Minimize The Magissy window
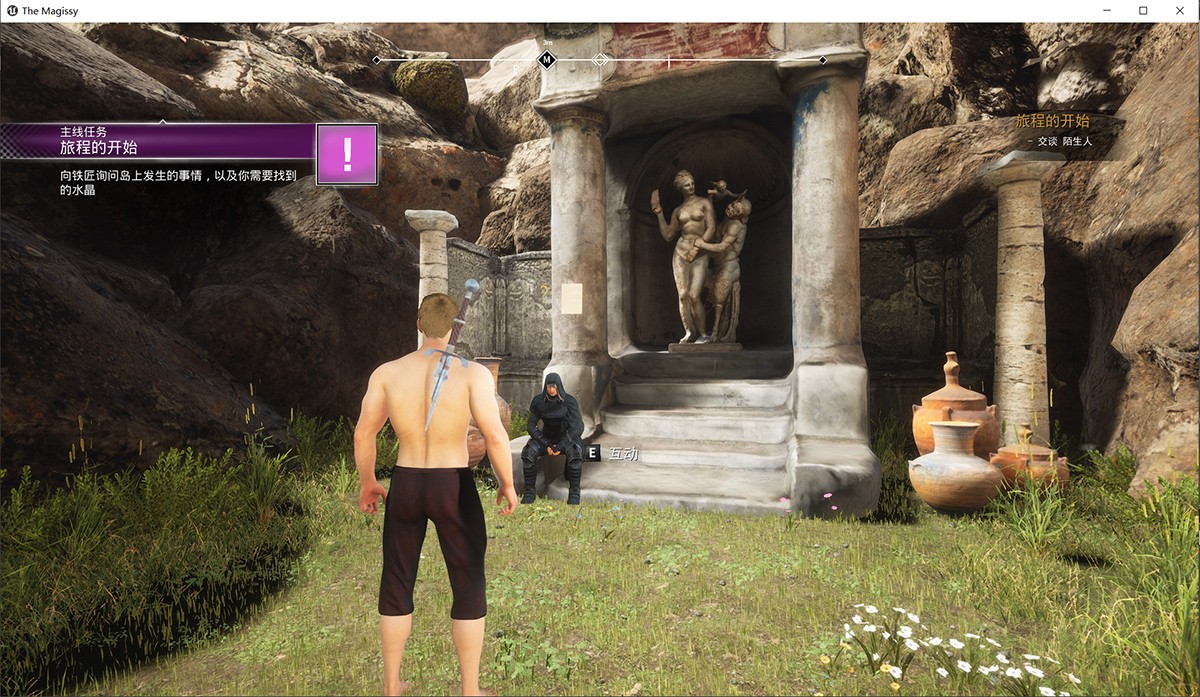 coord(1109,10)
